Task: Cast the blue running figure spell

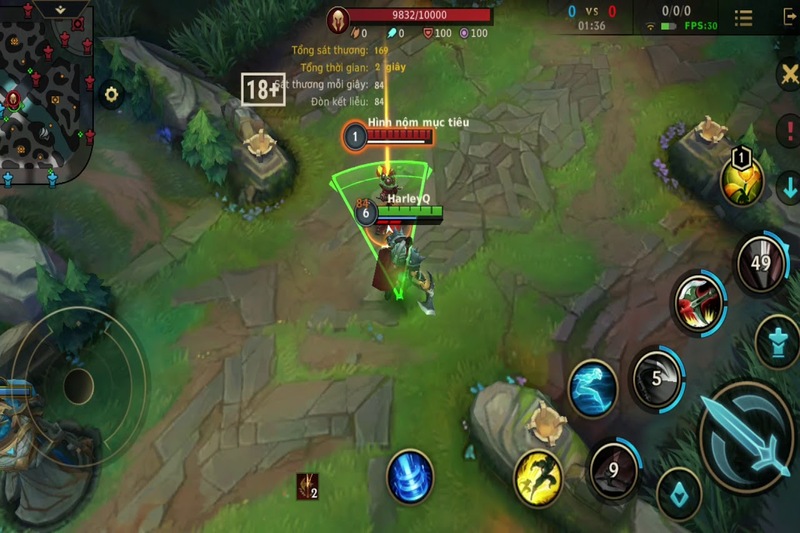Action: click(x=593, y=387)
